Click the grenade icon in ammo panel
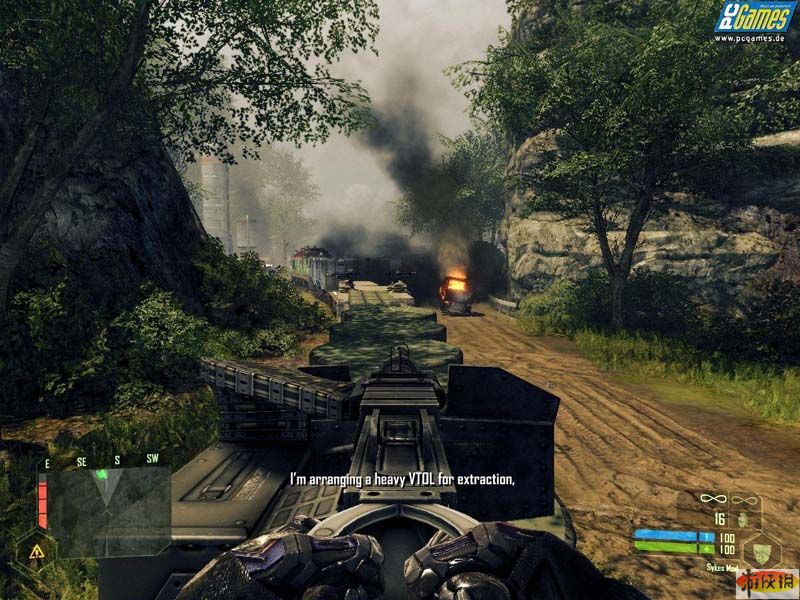Screen dimensions: 800x600 [x=743, y=520]
